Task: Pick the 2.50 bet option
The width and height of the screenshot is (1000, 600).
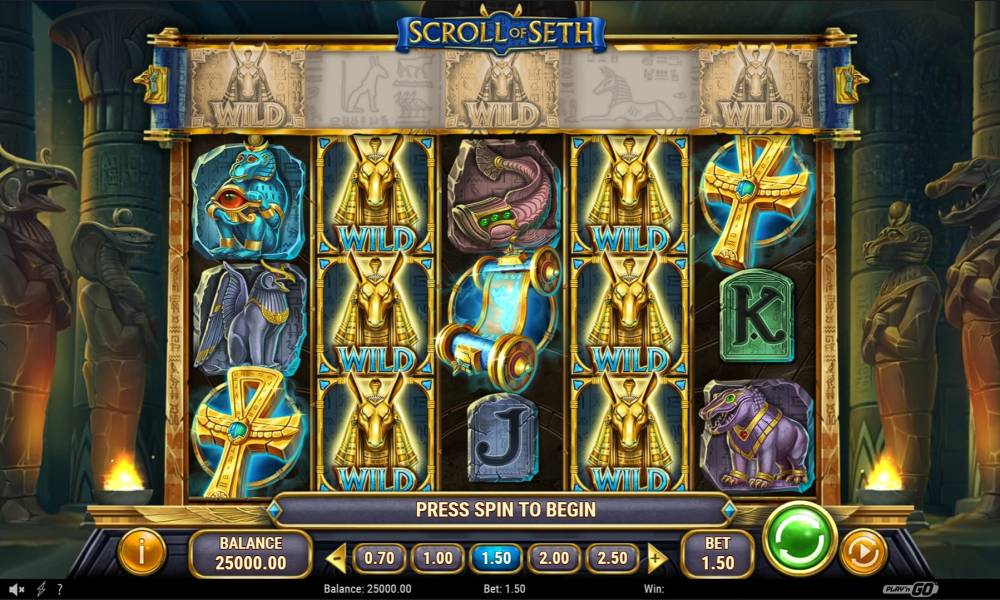Action: [x=612, y=557]
